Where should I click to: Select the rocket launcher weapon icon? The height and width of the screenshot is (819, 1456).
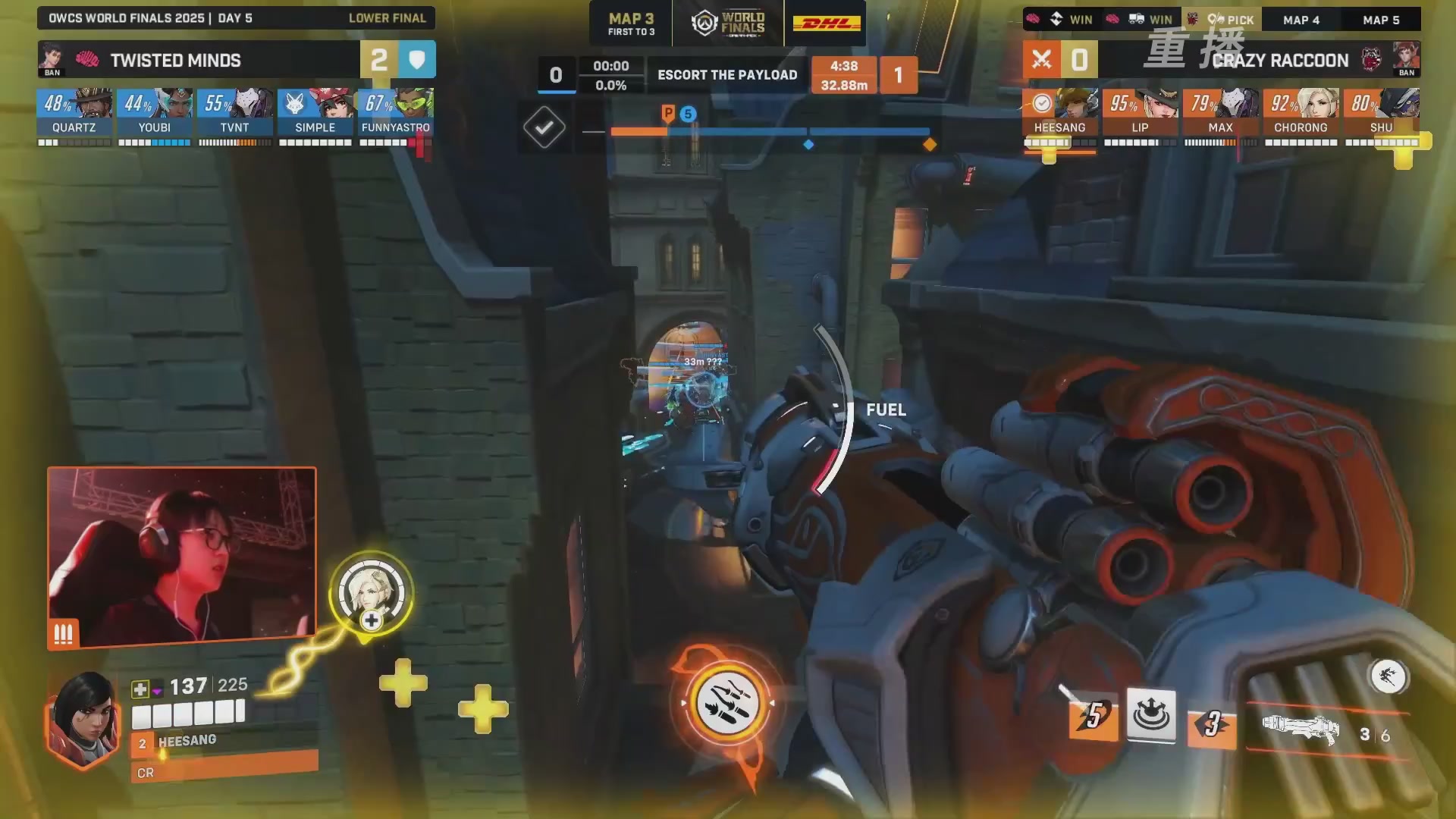[x=1300, y=728]
